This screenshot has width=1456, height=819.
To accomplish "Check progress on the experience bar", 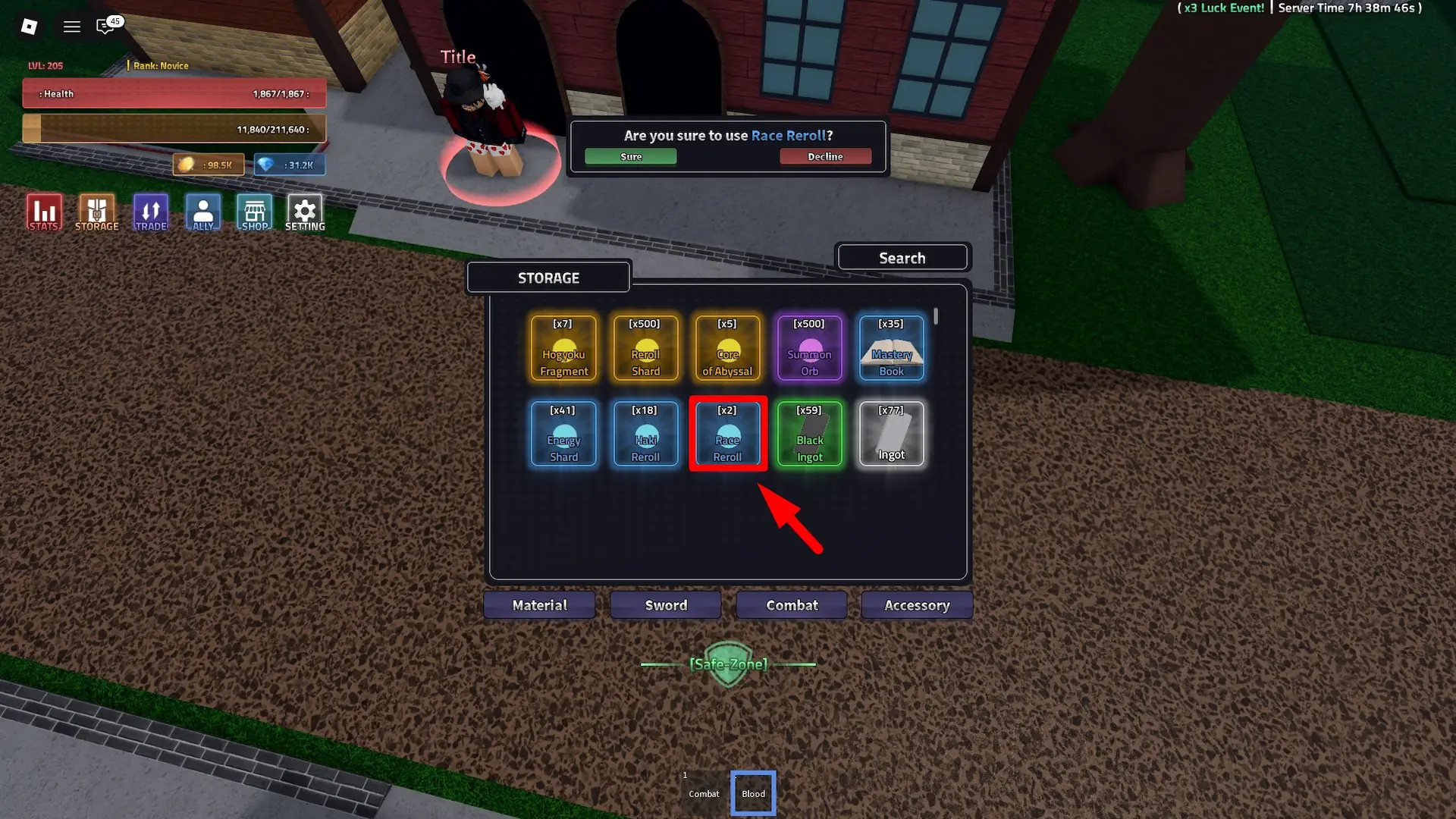I will pyautogui.click(x=174, y=128).
